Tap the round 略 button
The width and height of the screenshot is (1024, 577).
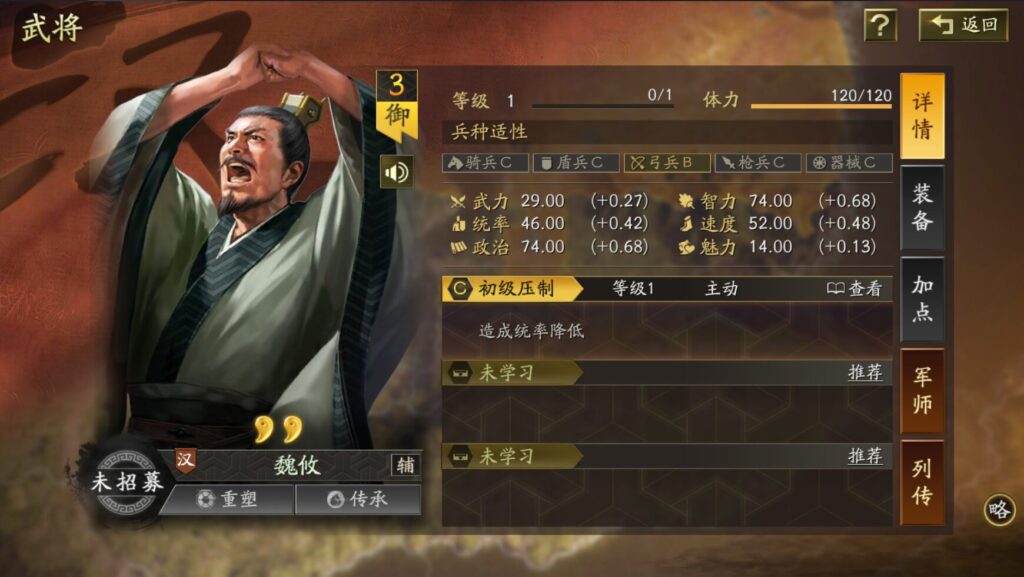coord(998,509)
